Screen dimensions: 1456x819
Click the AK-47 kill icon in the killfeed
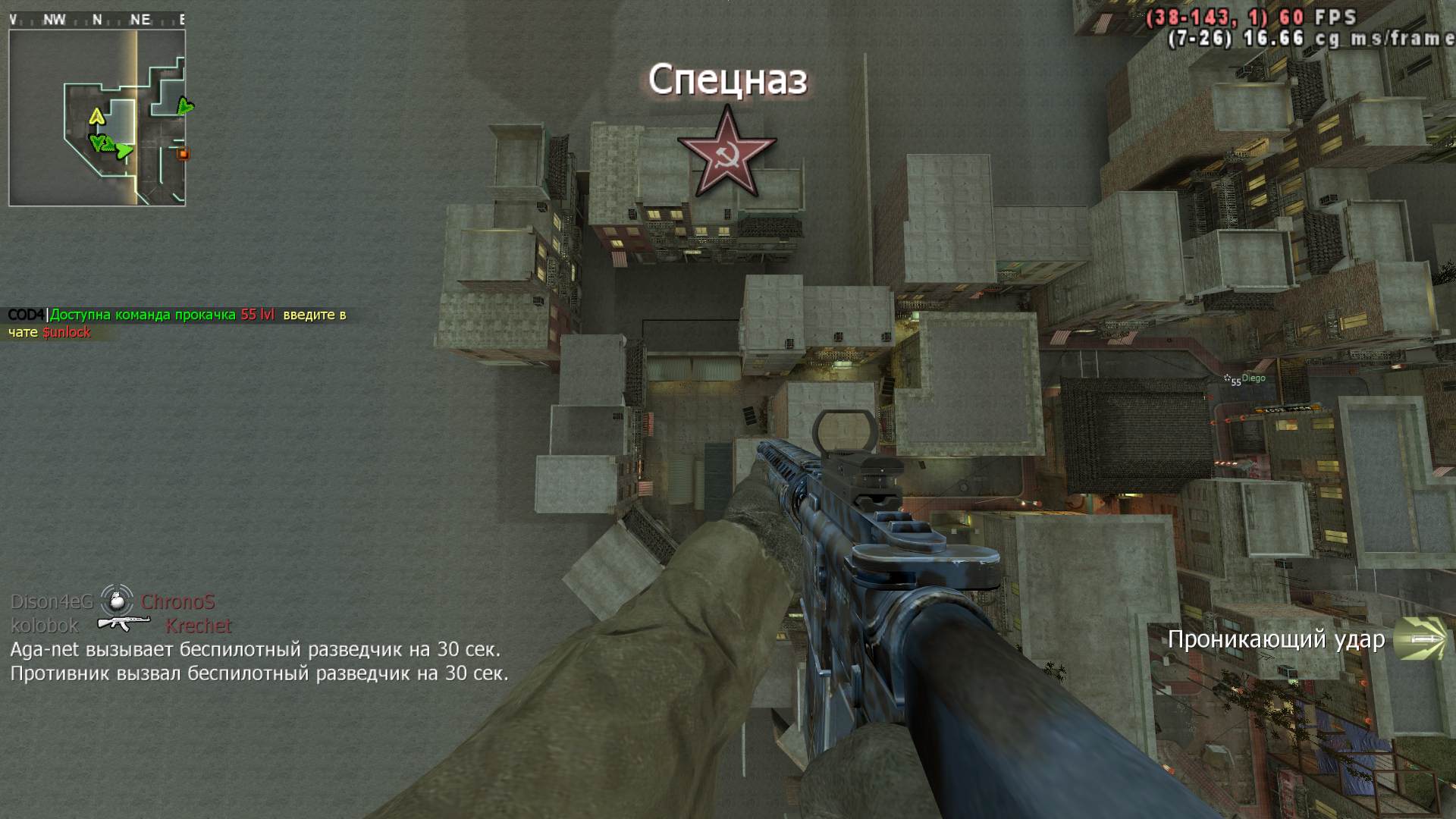(x=122, y=624)
